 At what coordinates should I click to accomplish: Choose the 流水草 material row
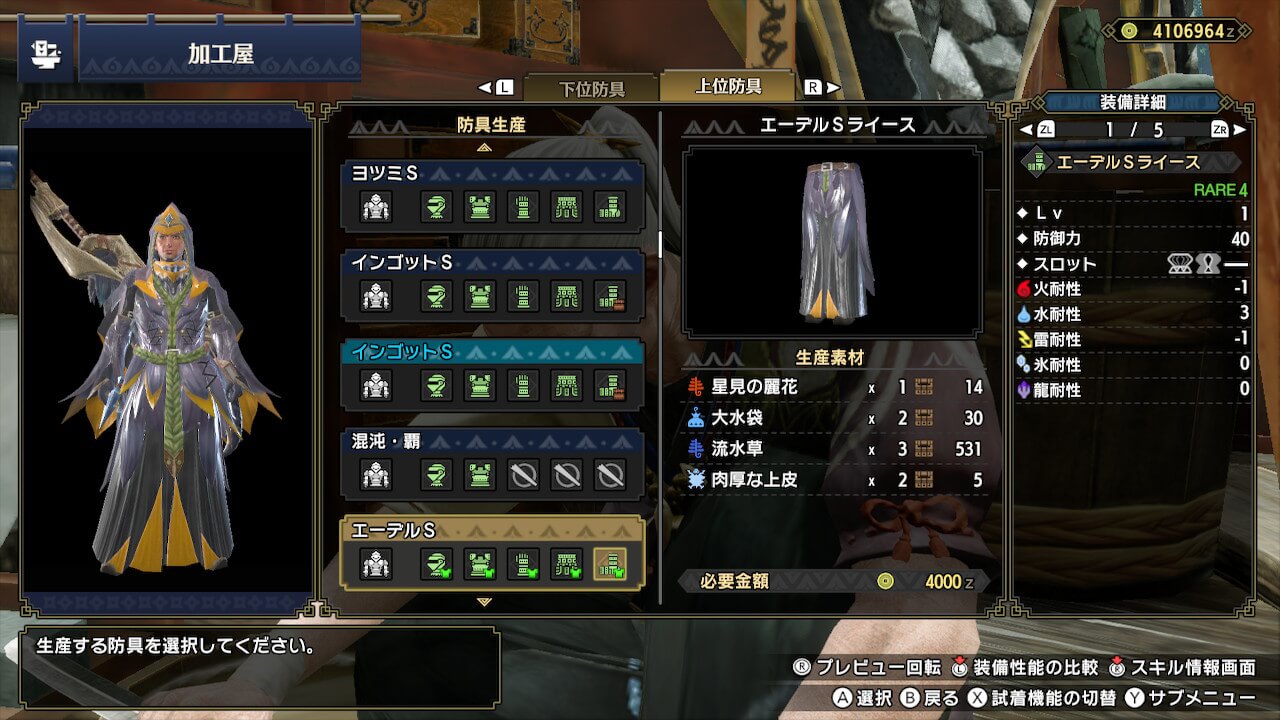836,449
